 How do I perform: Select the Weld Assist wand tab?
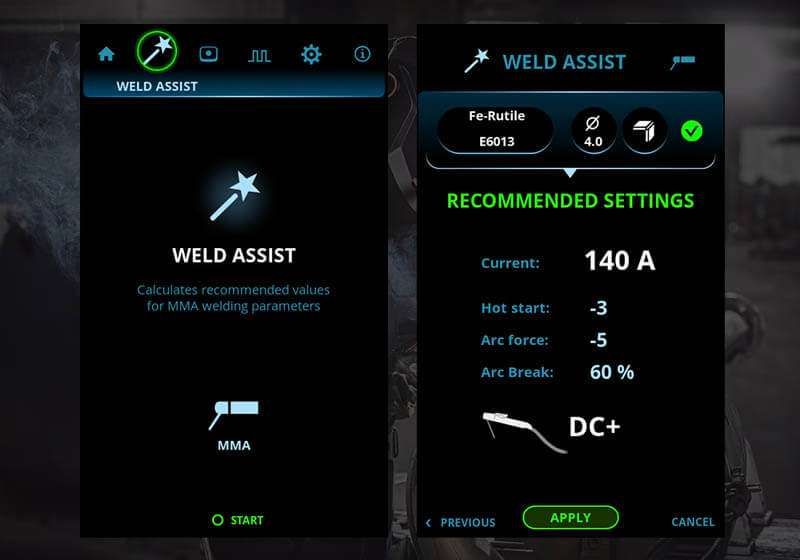[x=156, y=52]
